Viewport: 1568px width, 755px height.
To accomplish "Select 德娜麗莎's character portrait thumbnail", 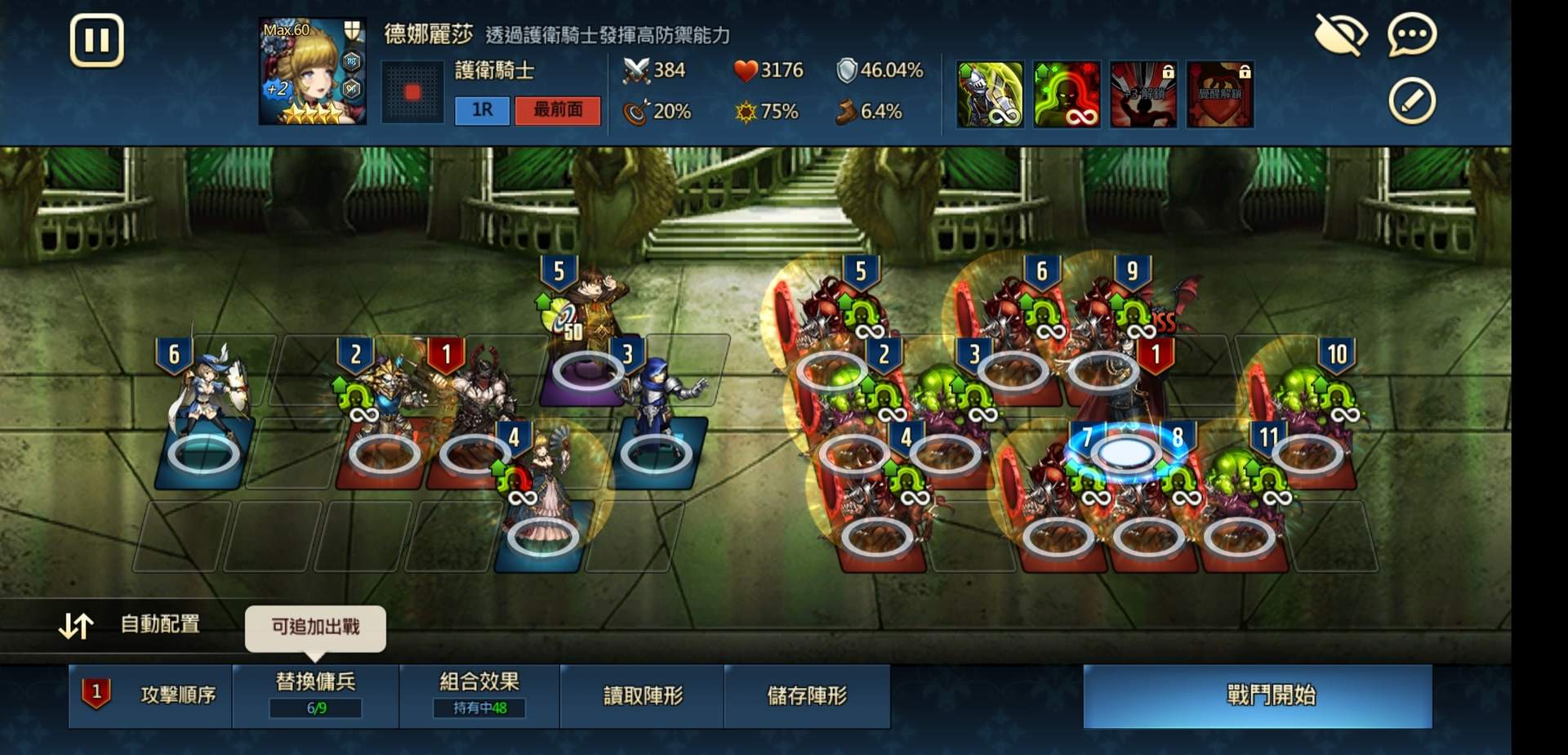I will [x=311, y=69].
